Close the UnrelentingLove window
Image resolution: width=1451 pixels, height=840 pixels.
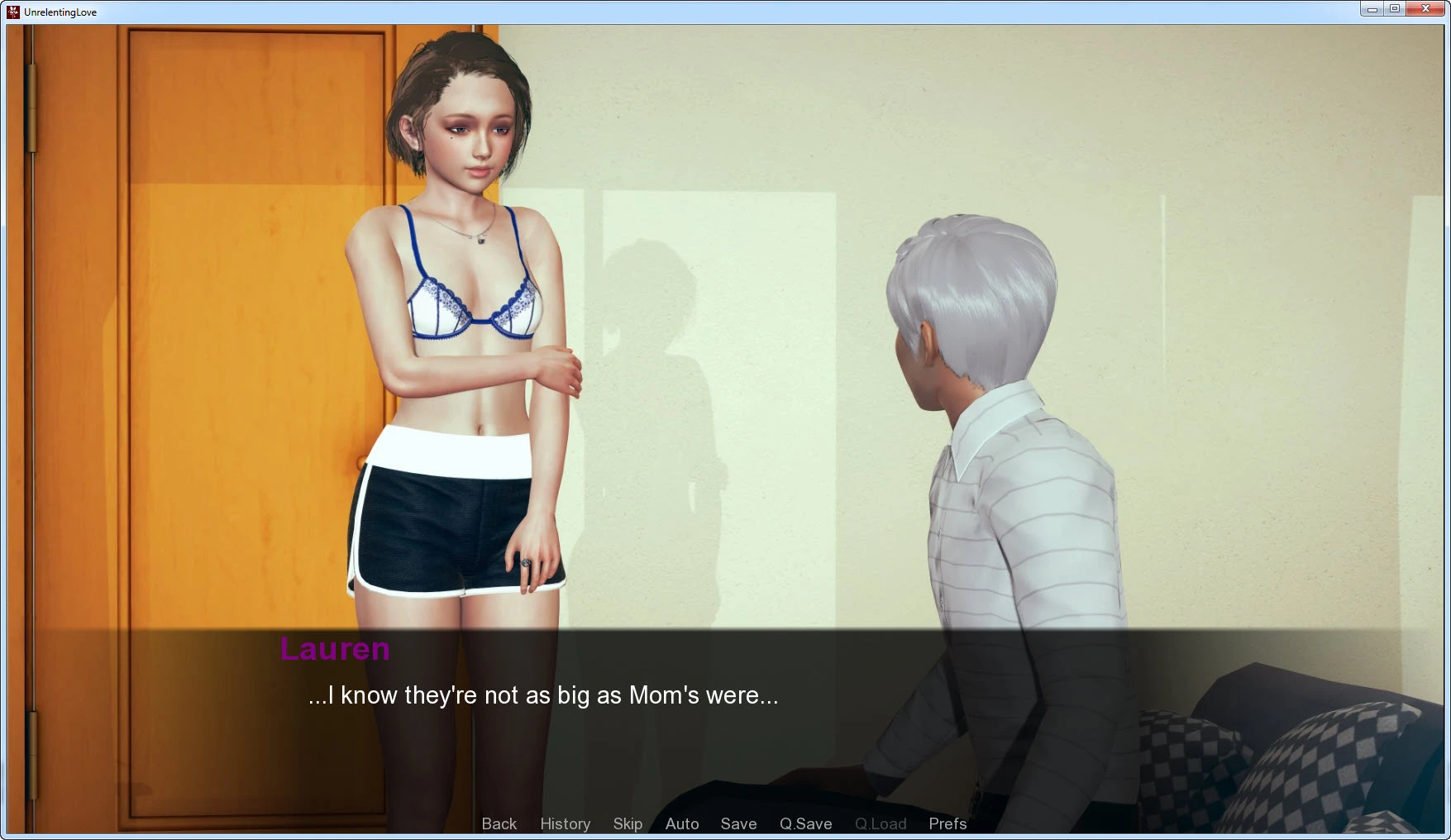click(x=1425, y=9)
